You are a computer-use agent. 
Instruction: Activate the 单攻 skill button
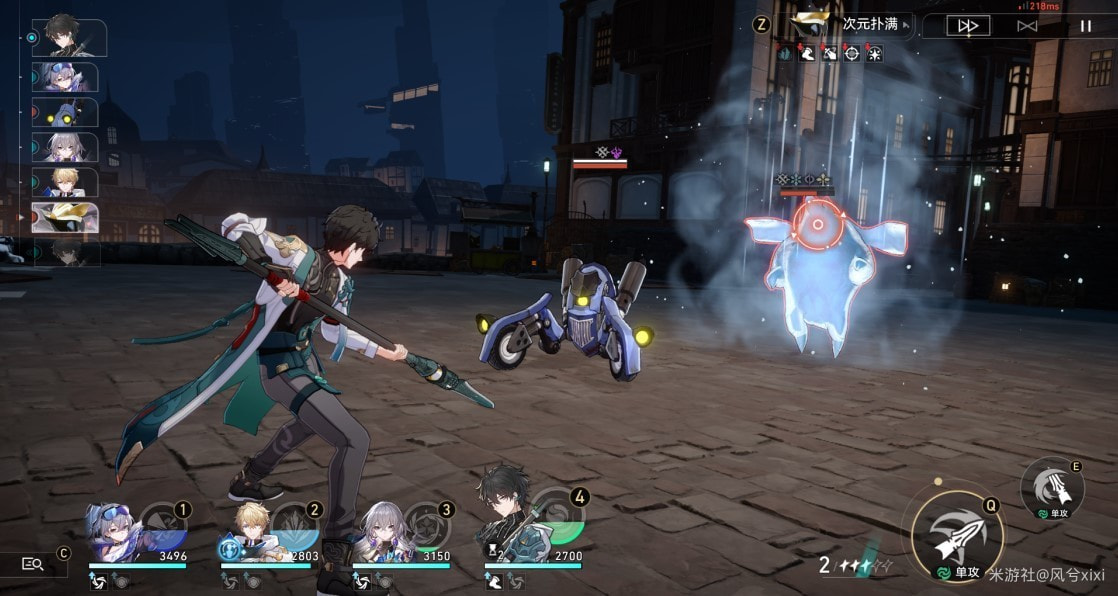click(1052, 487)
